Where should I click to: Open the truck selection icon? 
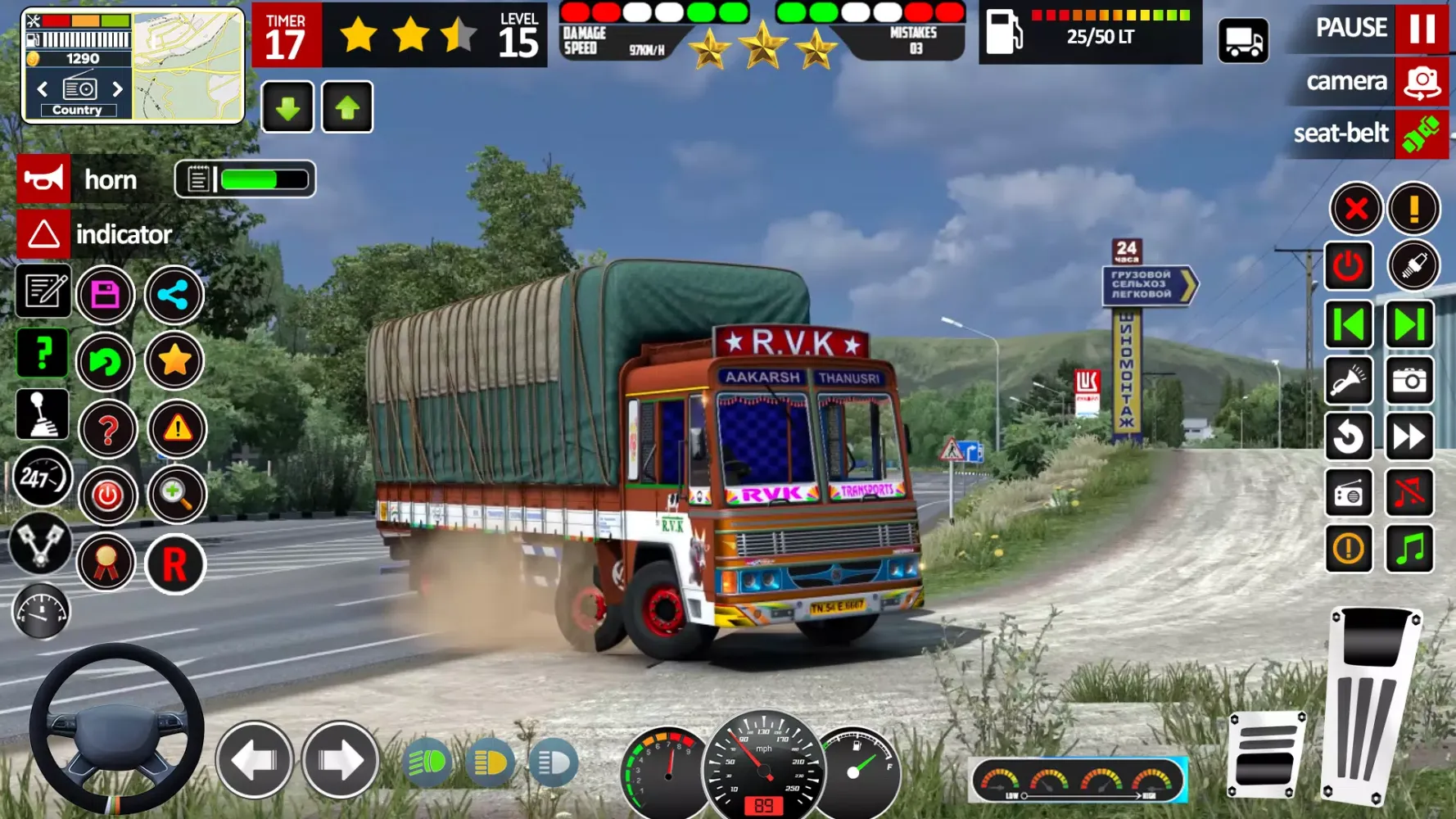pyautogui.click(x=1243, y=41)
